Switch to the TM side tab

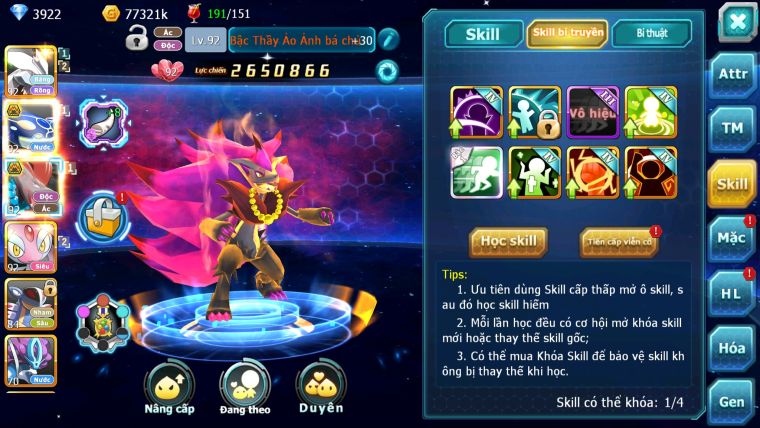coord(732,129)
